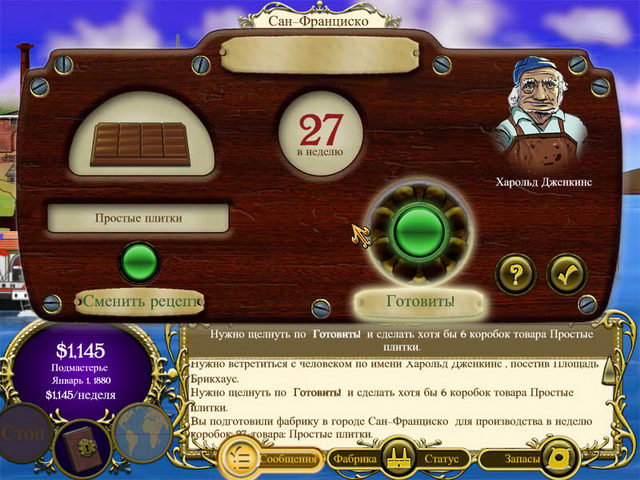640x480 pixels.
Task: Switch to the Сообщения tab
Action: pos(289,460)
